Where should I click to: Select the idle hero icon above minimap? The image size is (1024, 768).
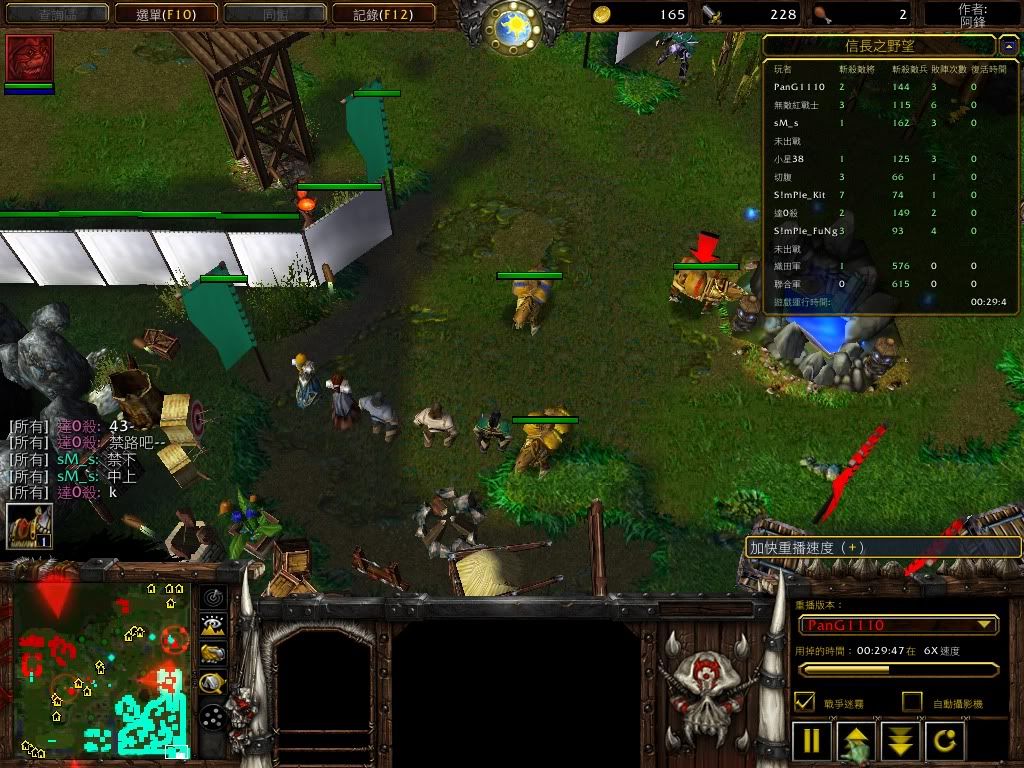tap(29, 525)
